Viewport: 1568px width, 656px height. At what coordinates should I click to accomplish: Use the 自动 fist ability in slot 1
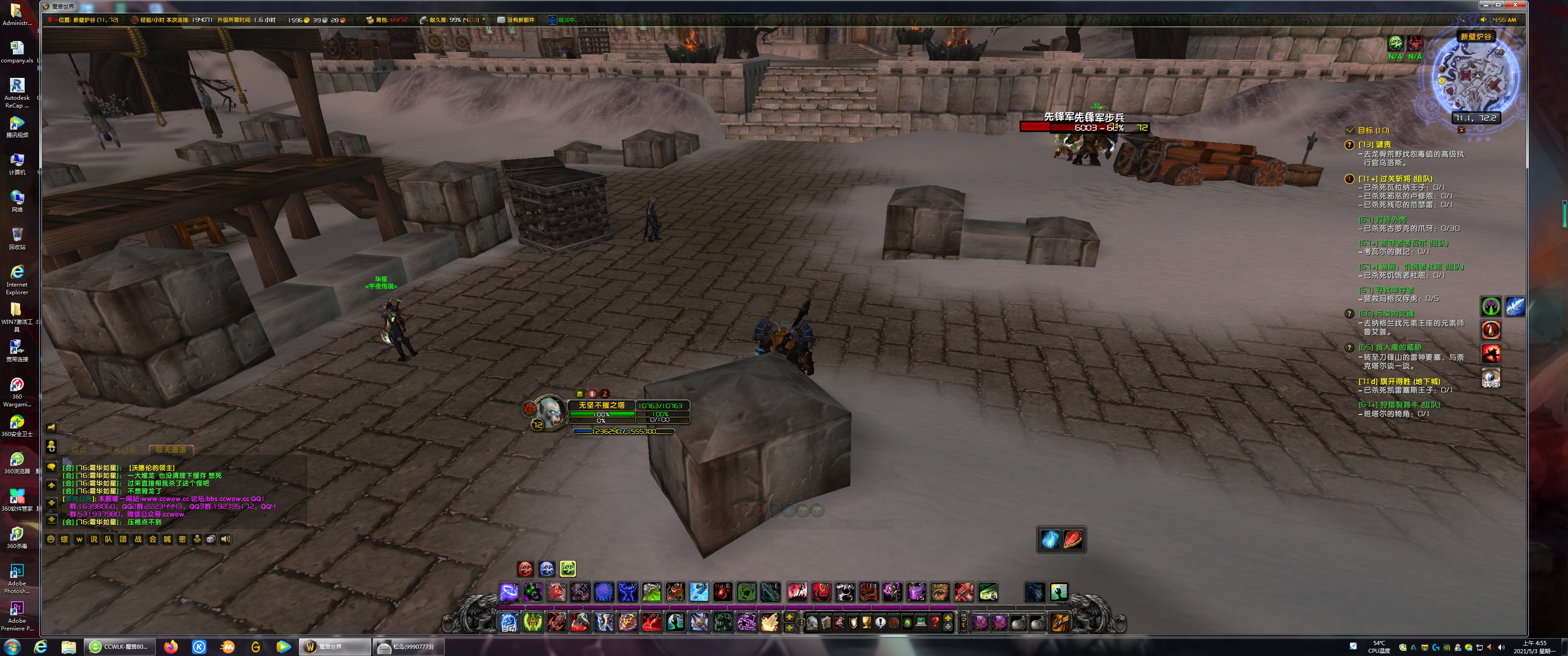(x=509, y=622)
